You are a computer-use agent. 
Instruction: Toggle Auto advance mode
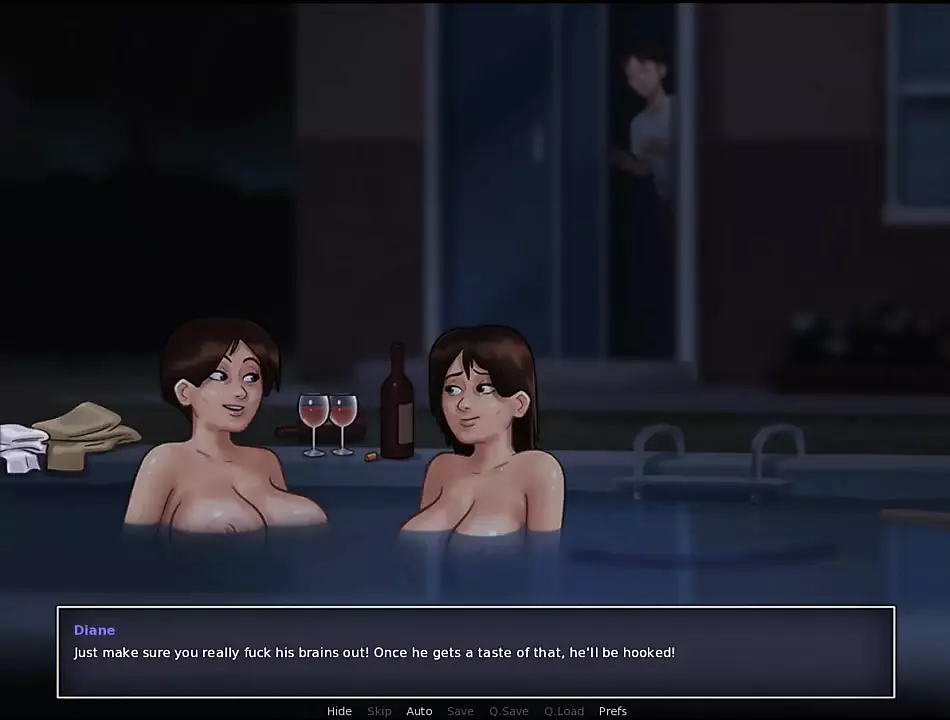click(x=419, y=711)
